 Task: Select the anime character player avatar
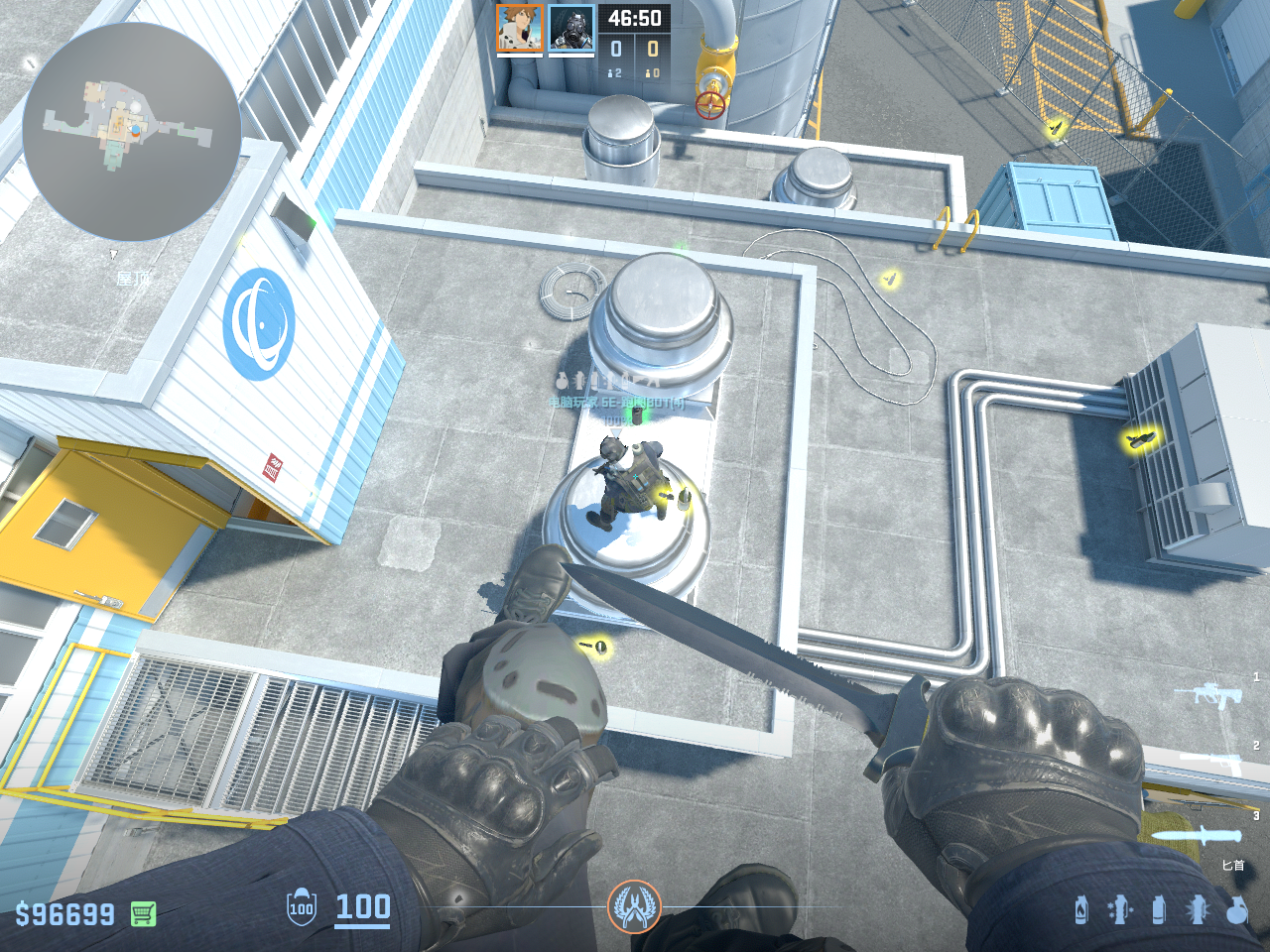(519, 29)
